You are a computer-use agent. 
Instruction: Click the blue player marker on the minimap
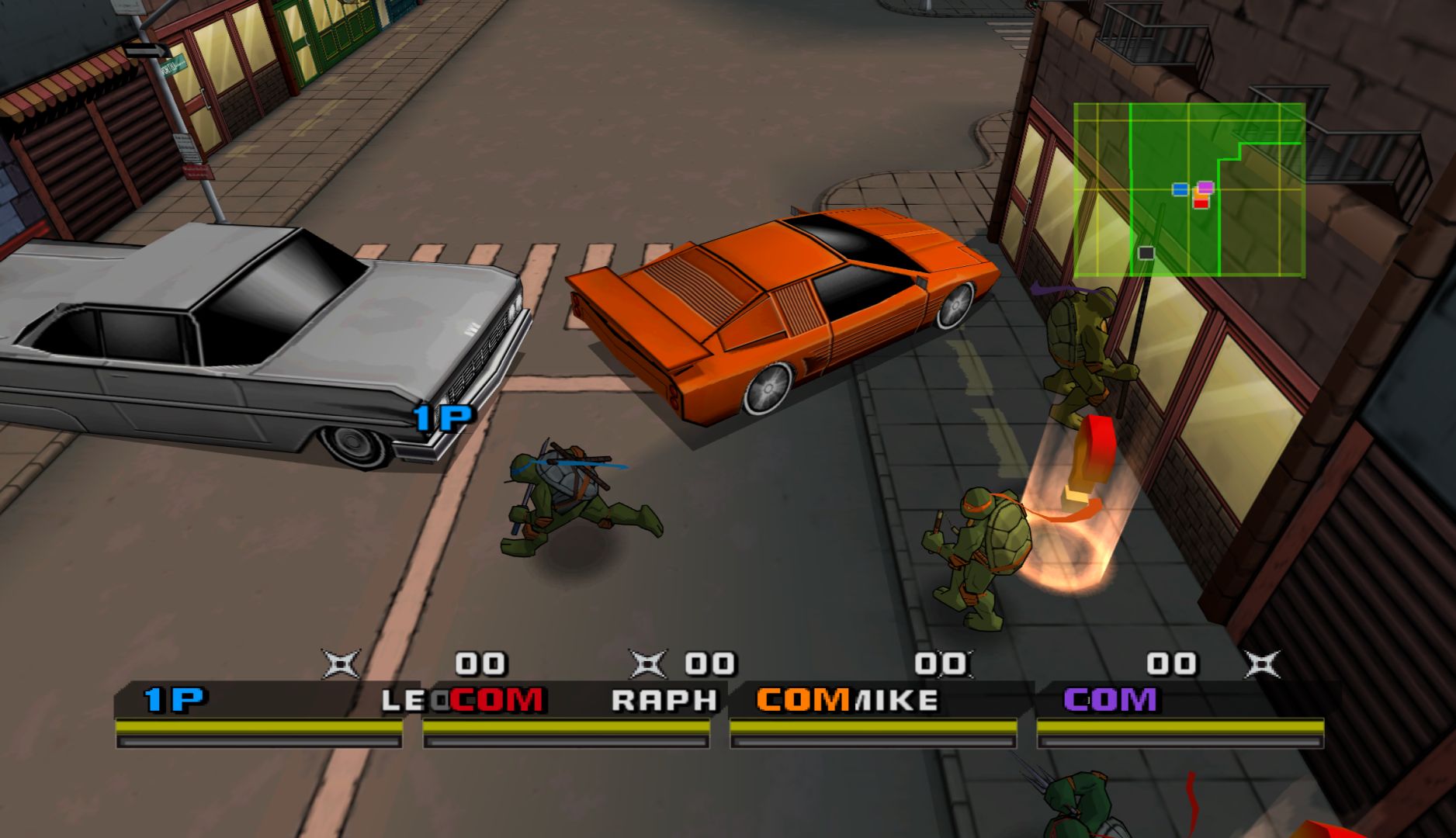(x=1180, y=189)
